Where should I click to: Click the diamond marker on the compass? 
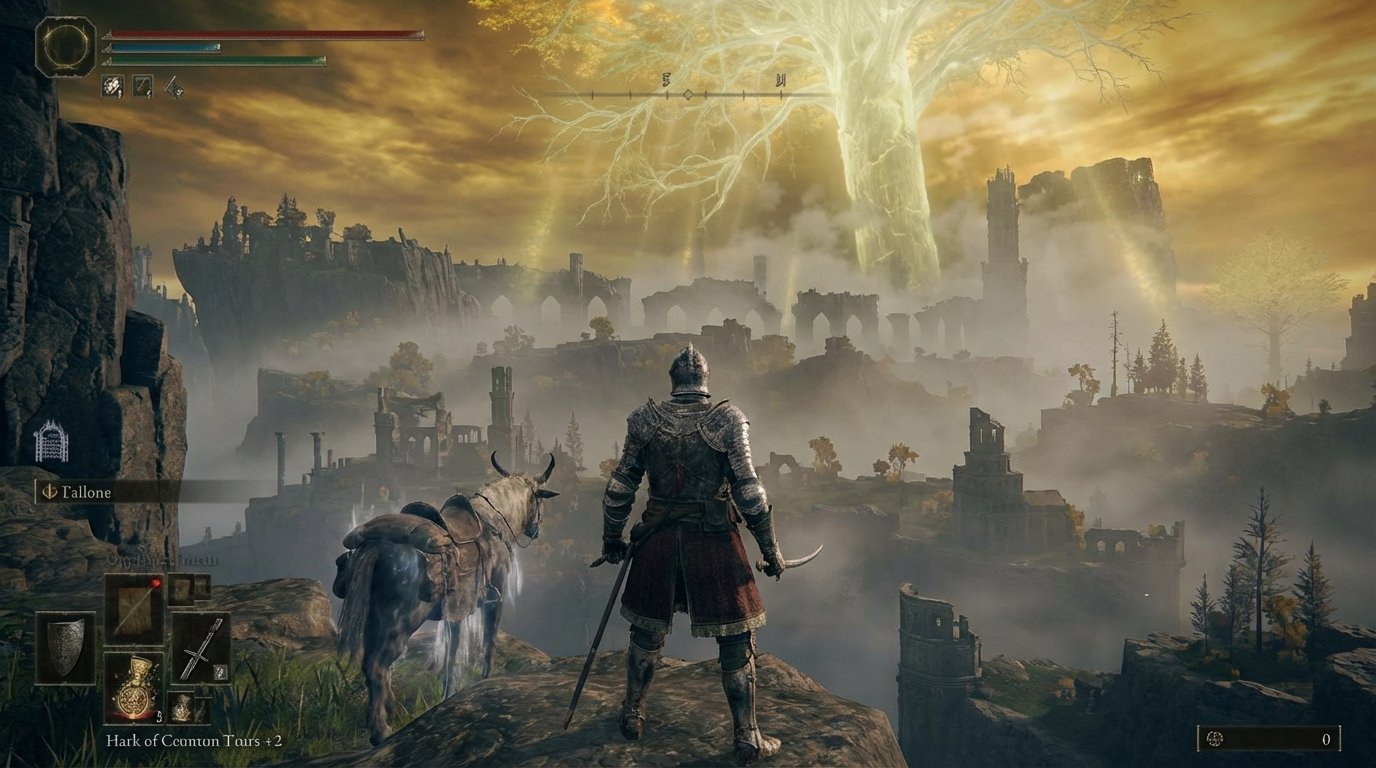click(687, 93)
